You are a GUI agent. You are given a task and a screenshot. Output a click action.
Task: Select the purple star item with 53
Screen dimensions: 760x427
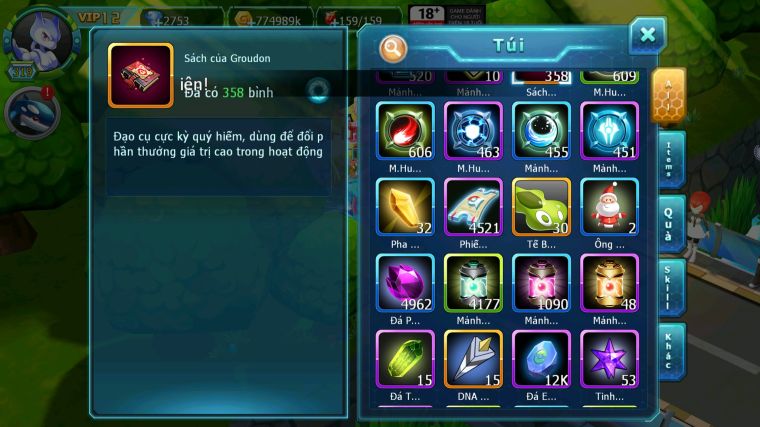(608, 359)
